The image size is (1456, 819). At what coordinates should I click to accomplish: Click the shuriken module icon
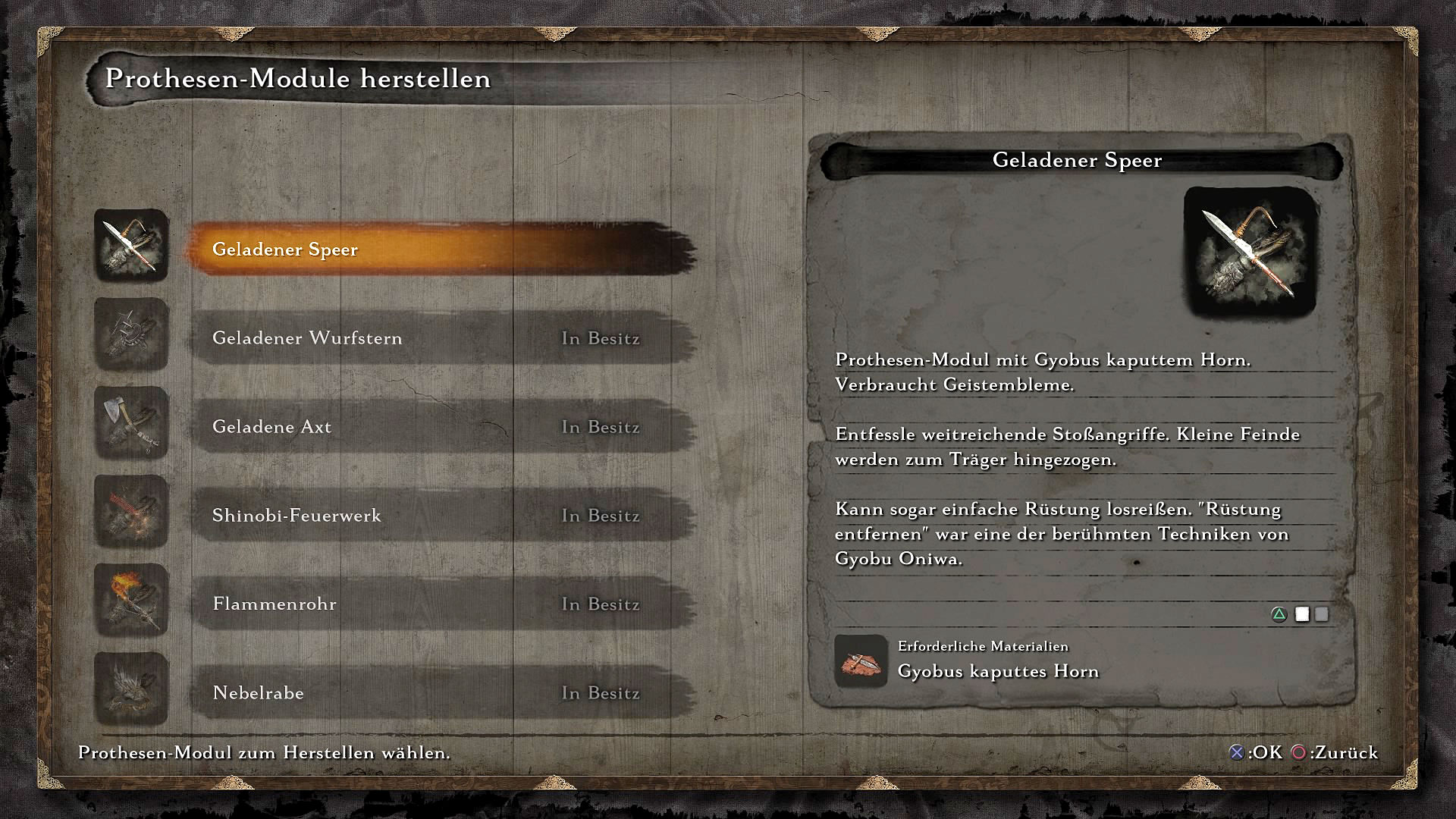point(131,334)
